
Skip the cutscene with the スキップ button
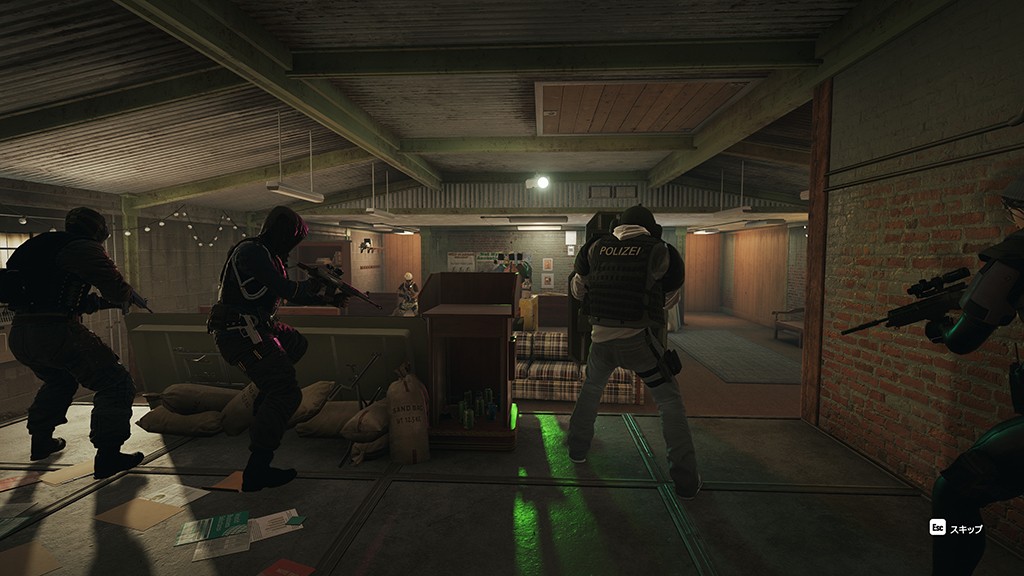point(956,528)
